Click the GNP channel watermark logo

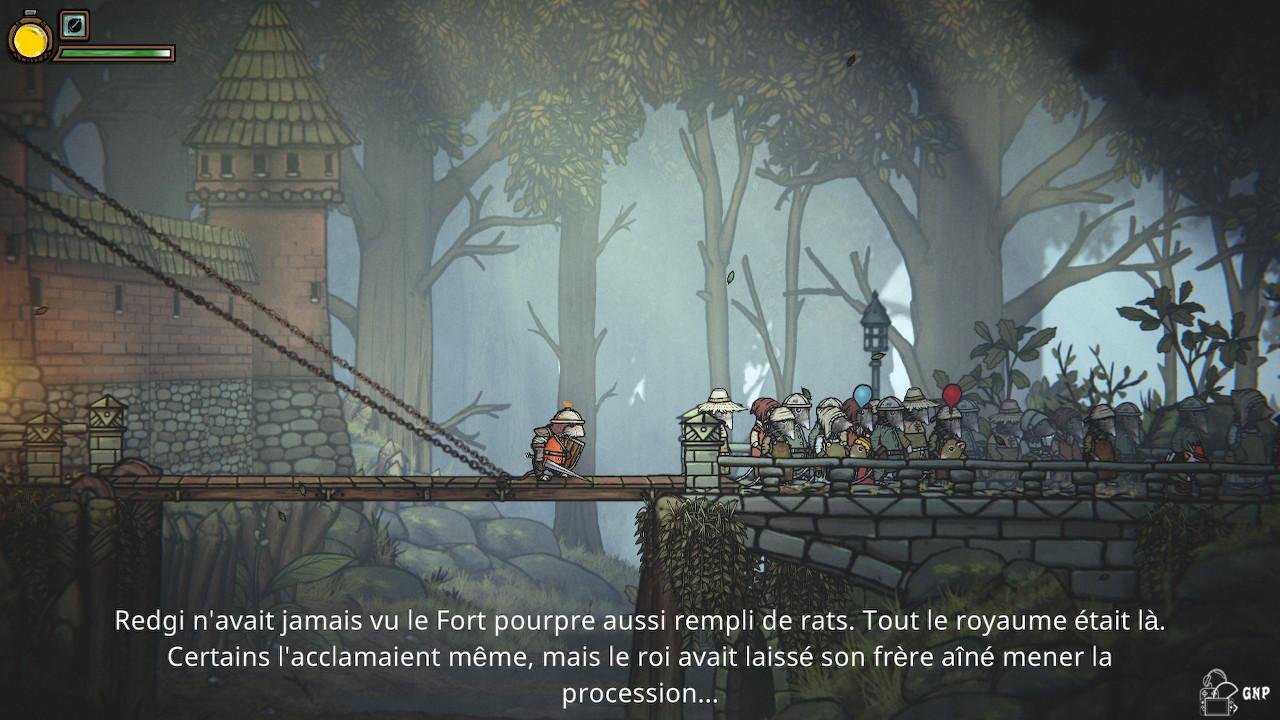pyautogui.click(x=1234, y=692)
